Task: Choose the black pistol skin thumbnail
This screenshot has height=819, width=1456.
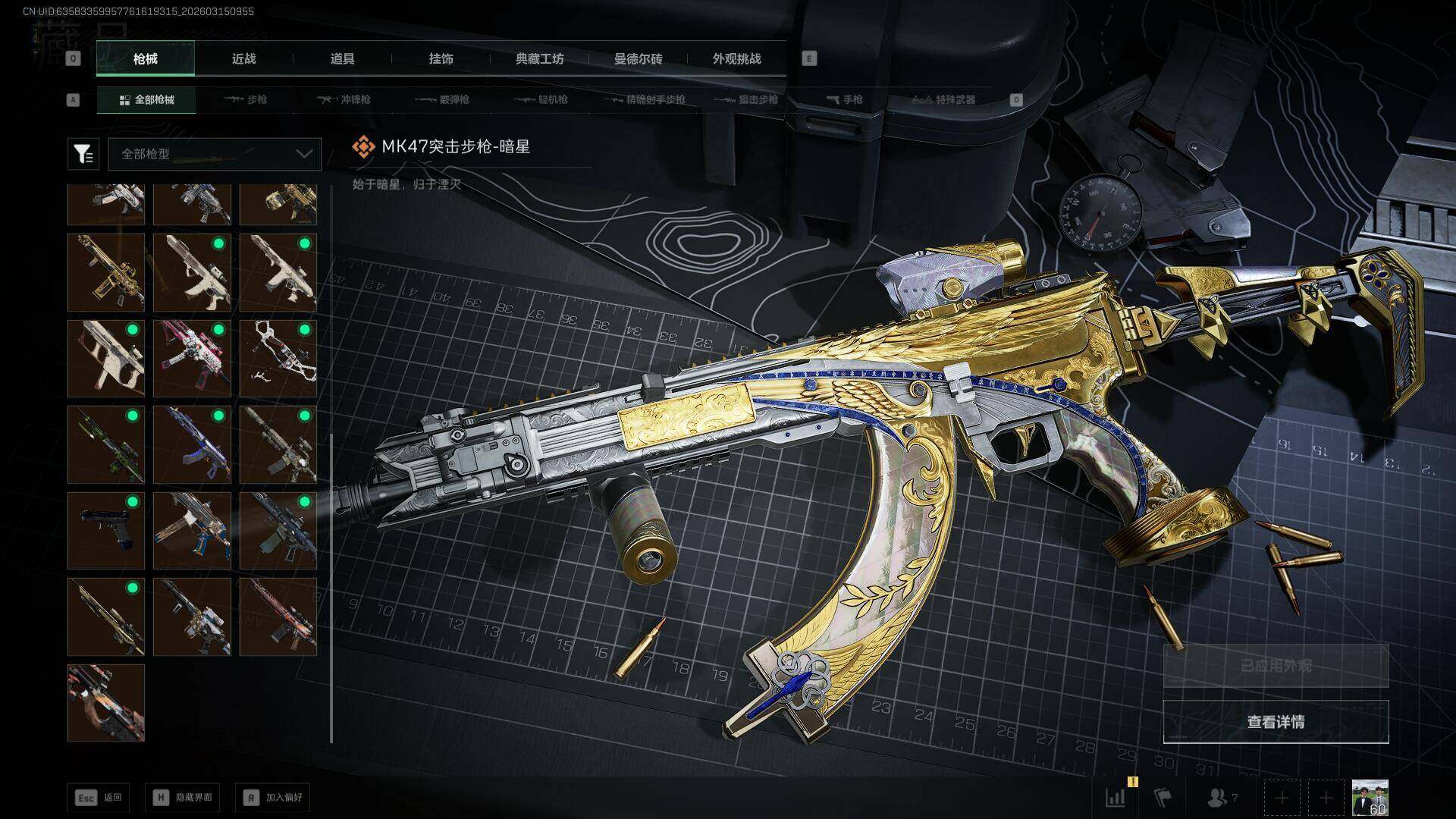Action: 105,530
